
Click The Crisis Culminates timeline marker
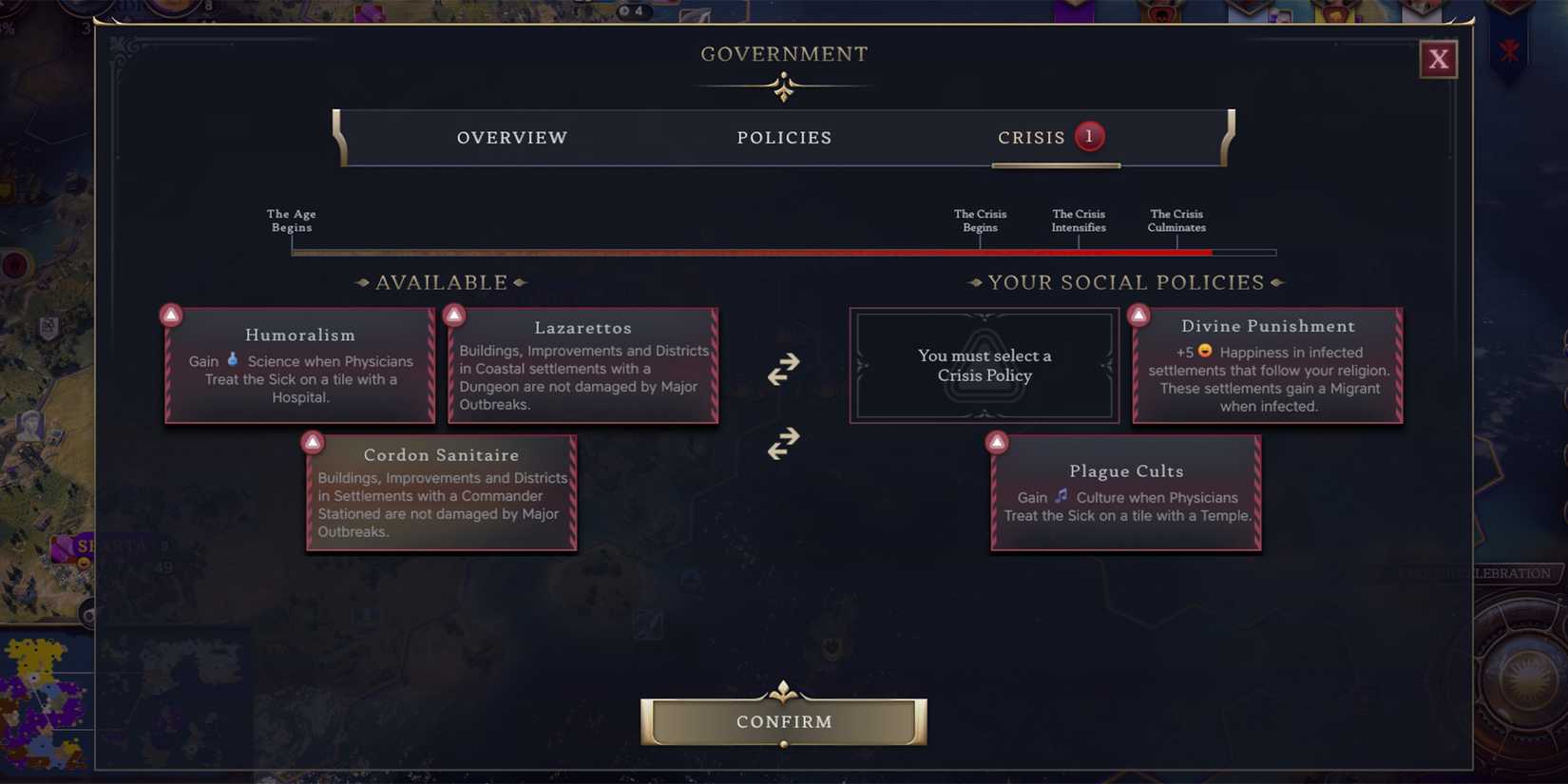[1176, 221]
